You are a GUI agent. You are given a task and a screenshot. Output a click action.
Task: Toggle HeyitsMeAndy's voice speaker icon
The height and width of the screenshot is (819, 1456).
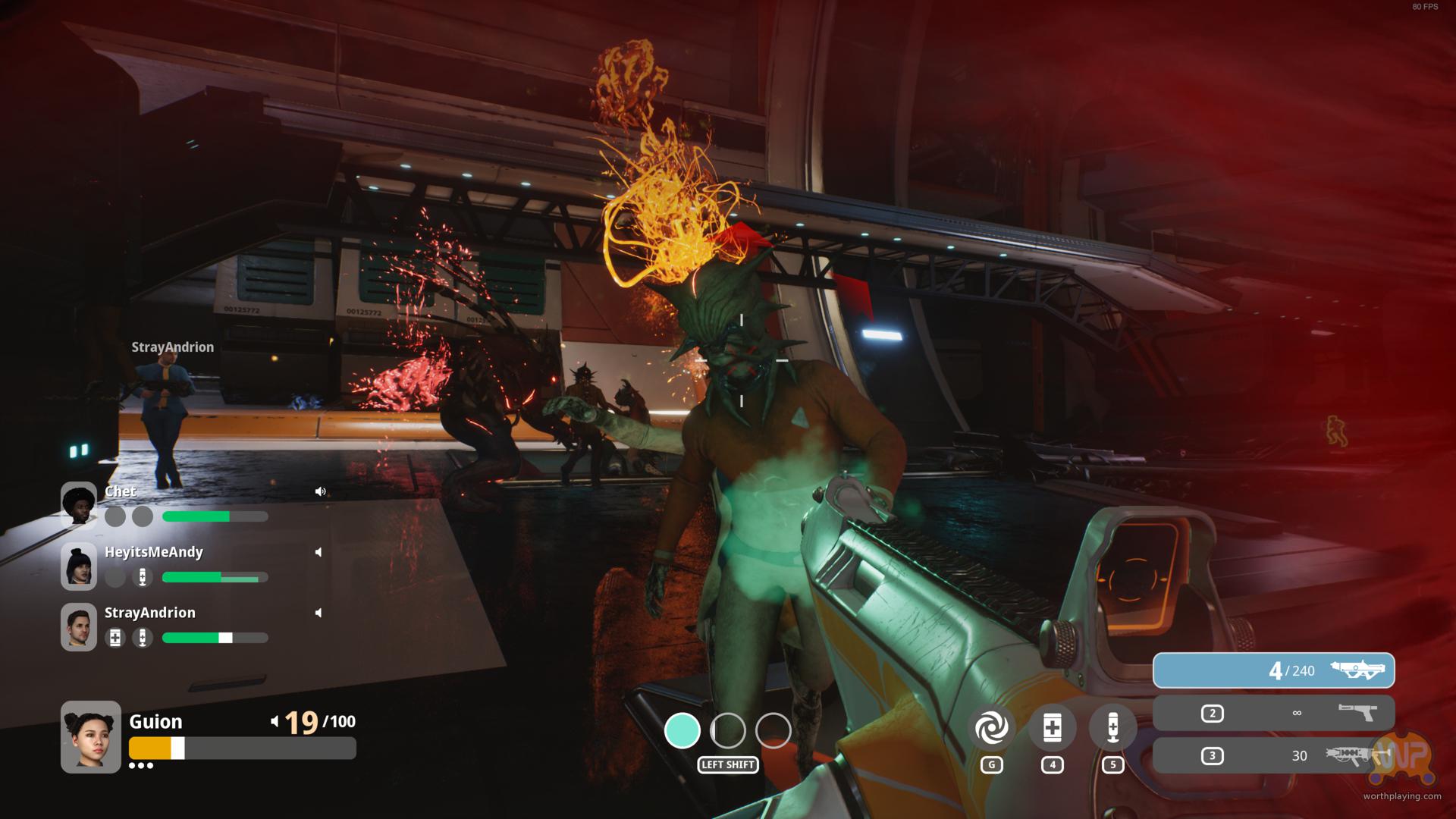pos(318,552)
